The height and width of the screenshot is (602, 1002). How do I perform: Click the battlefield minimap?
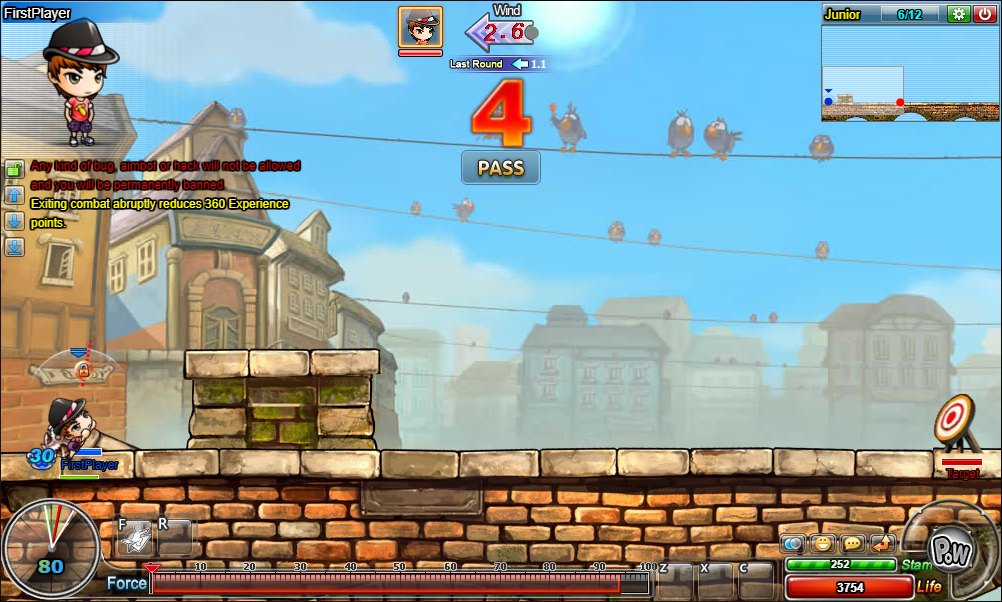[x=909, y=73]
